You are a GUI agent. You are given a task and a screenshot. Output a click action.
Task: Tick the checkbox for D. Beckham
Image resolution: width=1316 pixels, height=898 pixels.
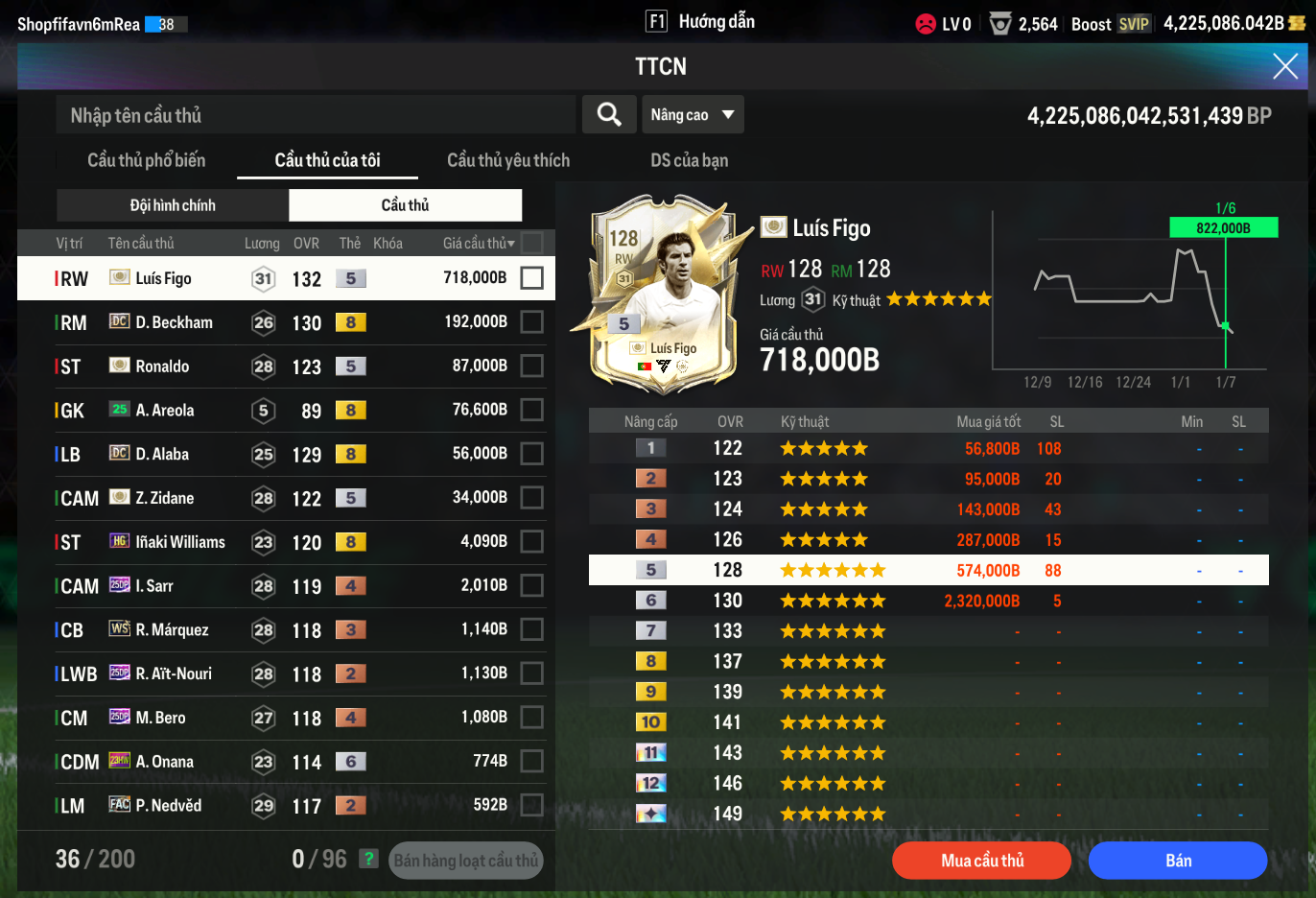[x=531, y=322]
